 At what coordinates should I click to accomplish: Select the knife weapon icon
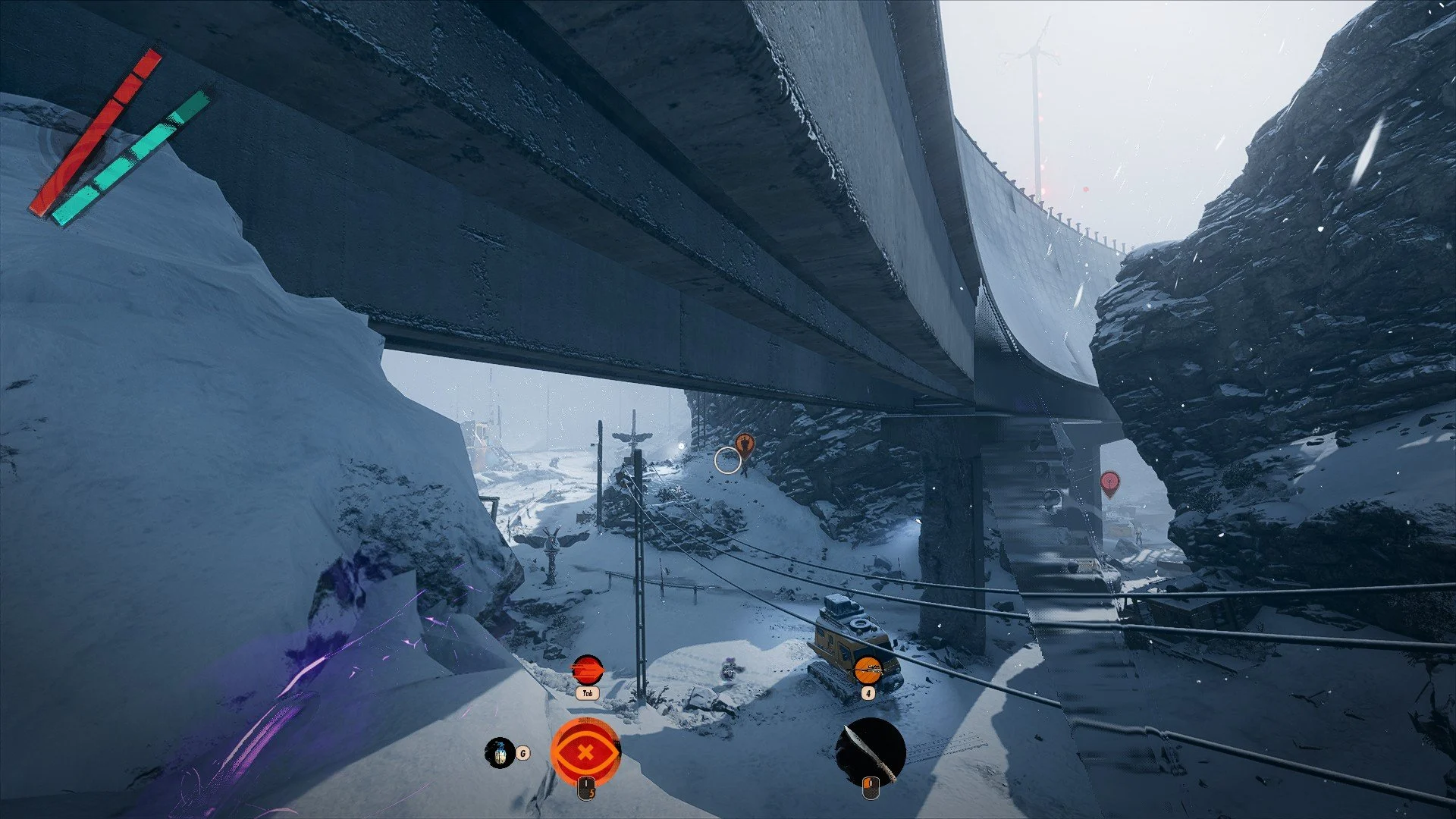click(x=871, y=752)
